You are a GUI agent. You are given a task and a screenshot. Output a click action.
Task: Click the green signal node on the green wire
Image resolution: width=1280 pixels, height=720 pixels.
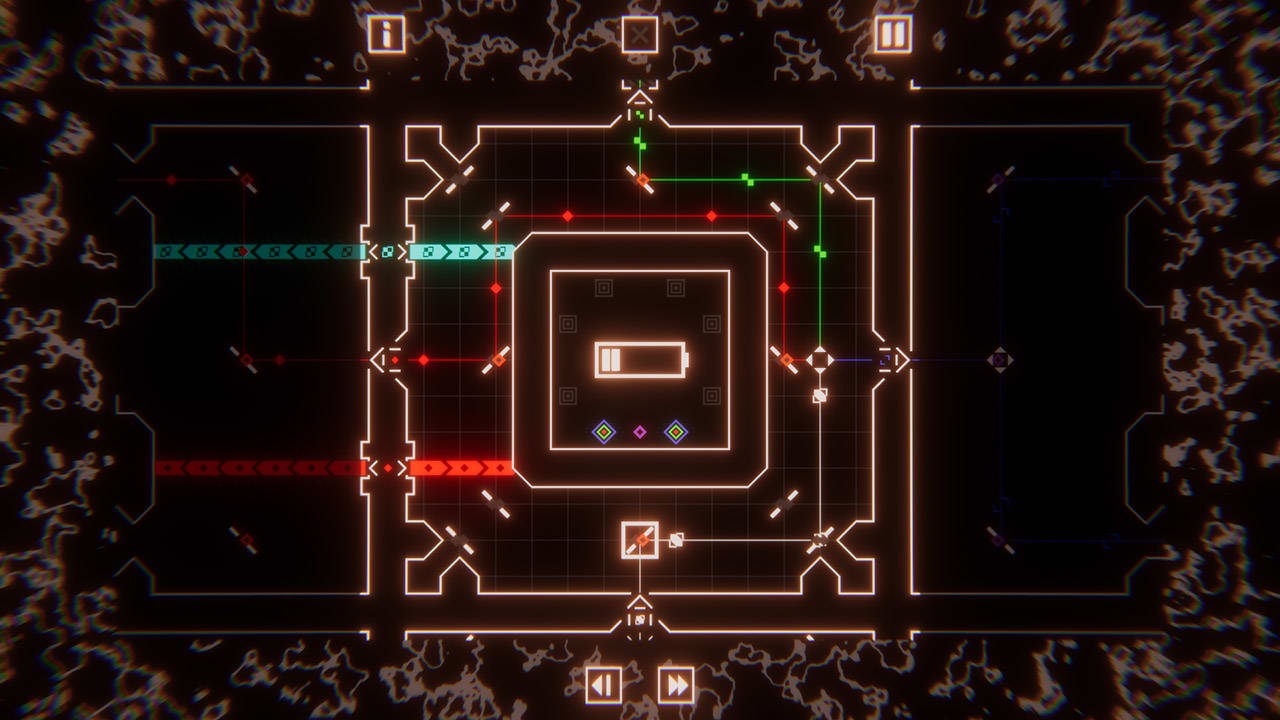[x=745, y=178]
